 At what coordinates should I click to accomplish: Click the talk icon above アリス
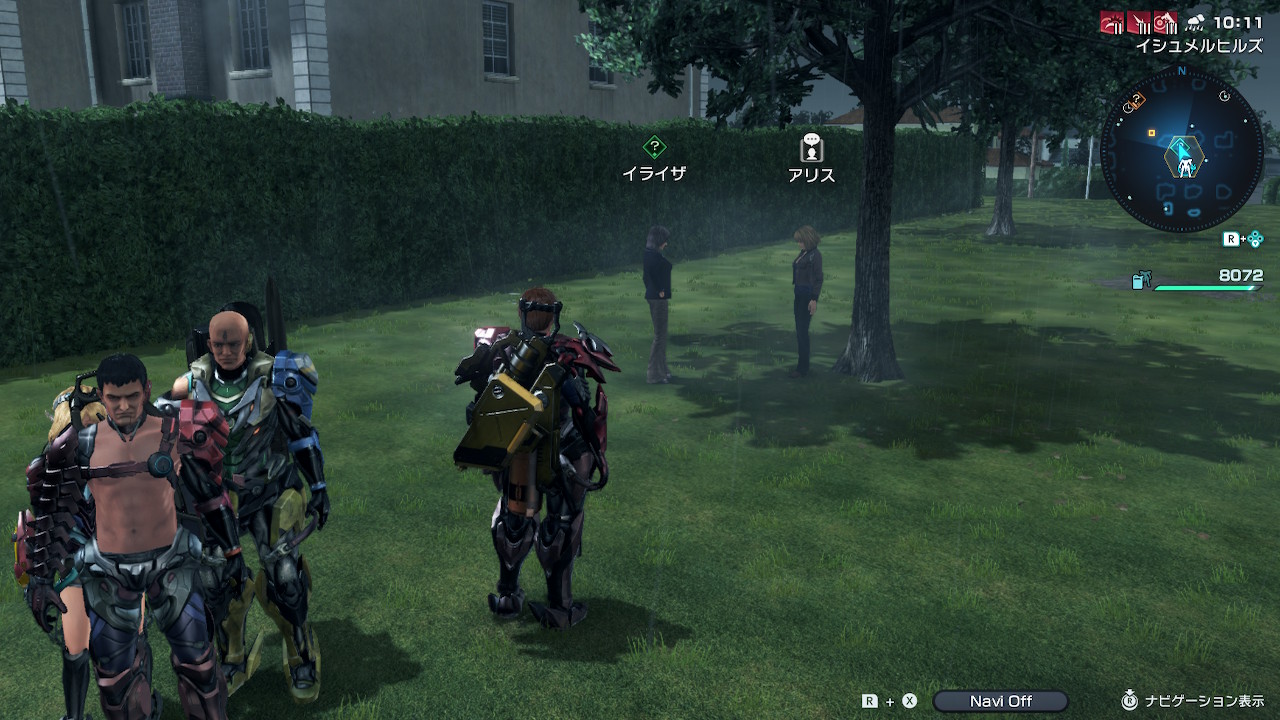click(811, 148)
